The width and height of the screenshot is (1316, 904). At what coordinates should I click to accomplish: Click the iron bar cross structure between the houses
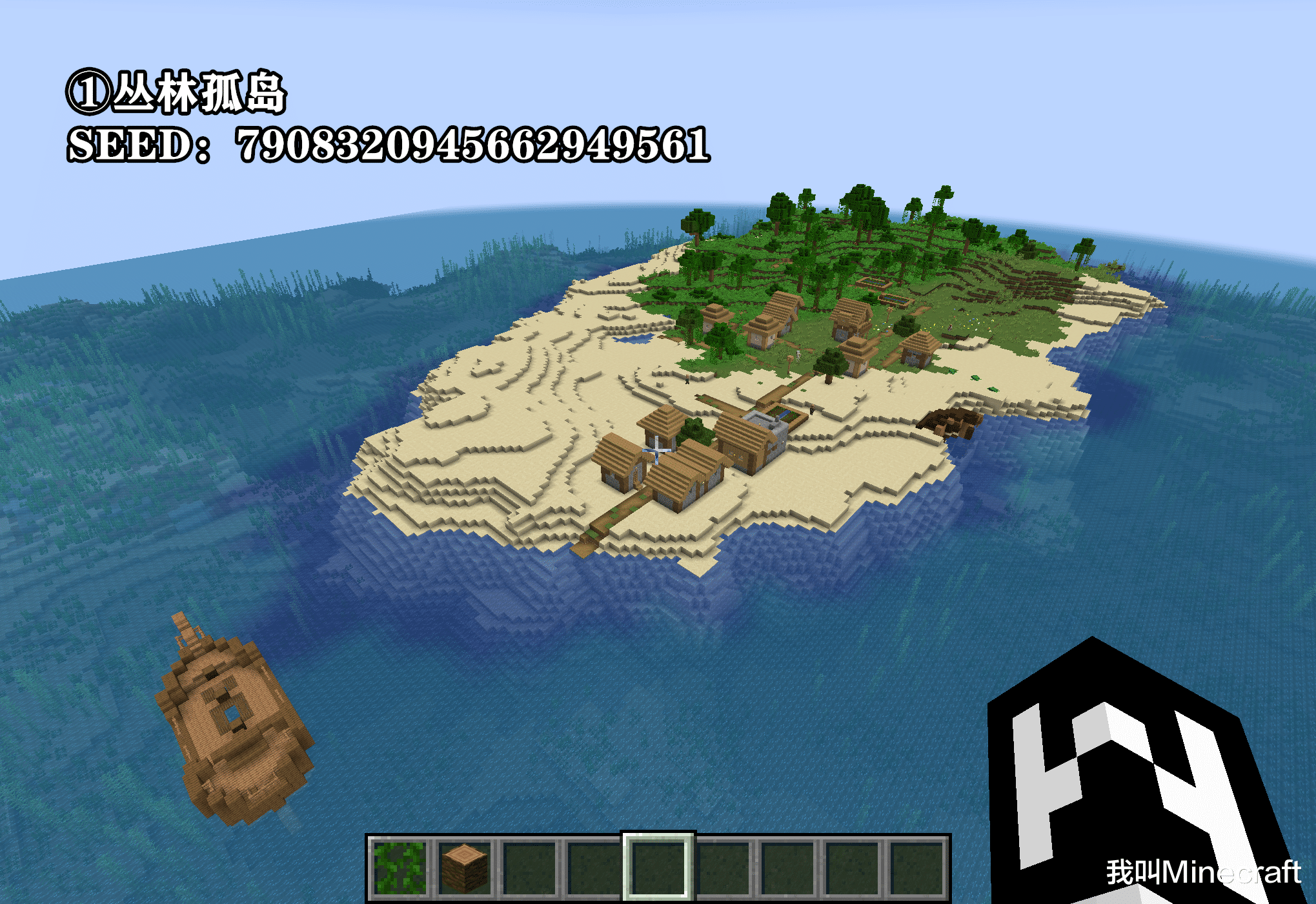[656, 450]
